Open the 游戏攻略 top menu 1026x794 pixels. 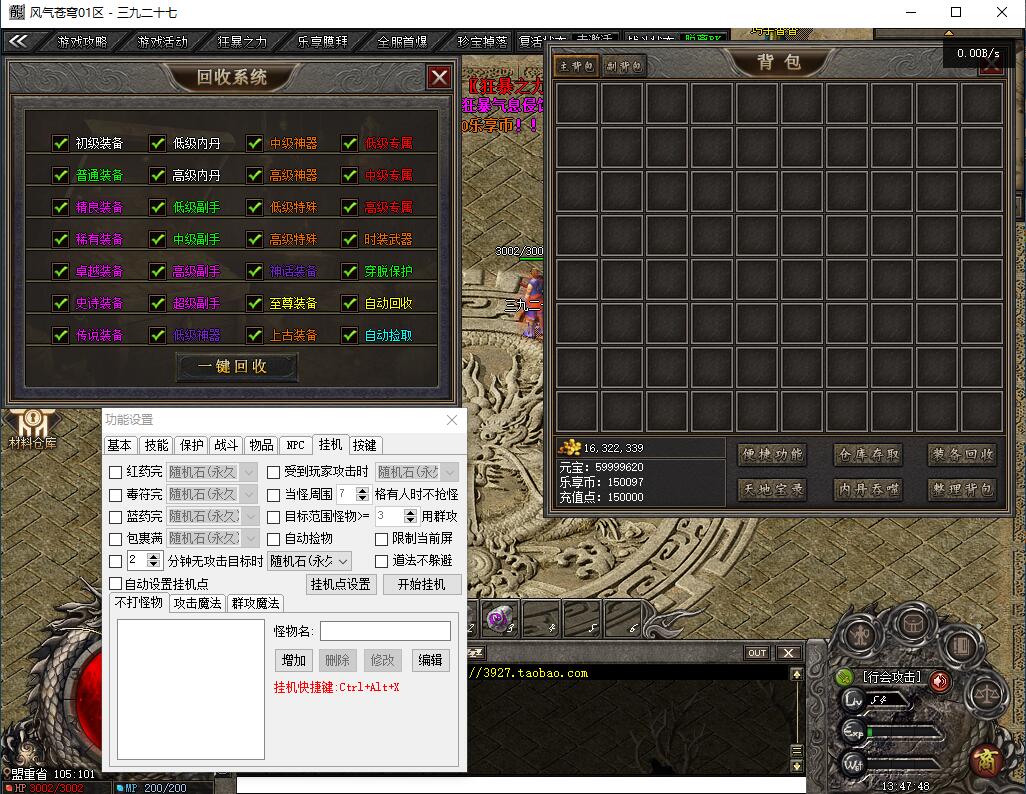click(81, 42)
